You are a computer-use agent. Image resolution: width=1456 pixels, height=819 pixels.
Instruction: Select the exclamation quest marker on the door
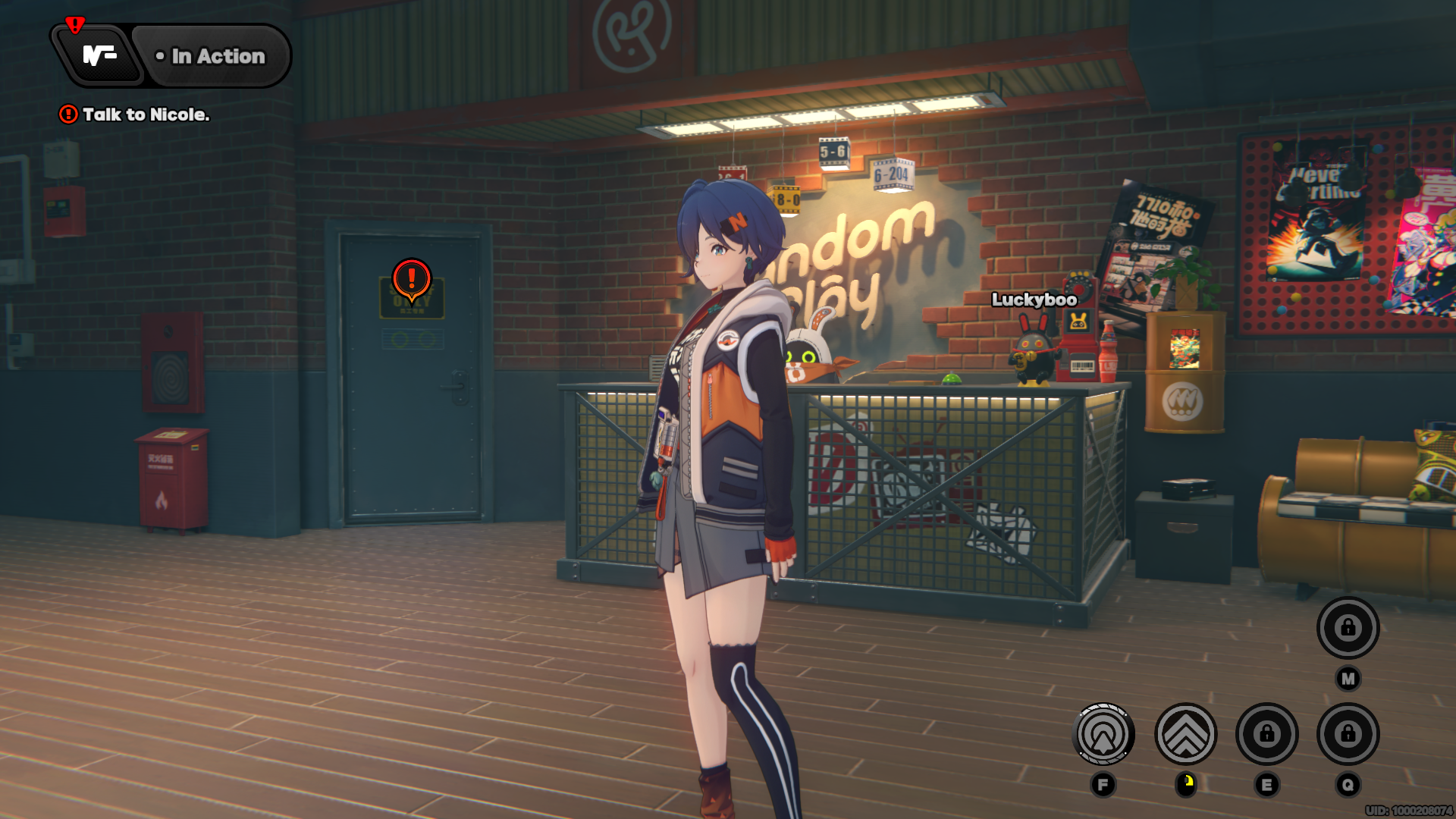[x=412, y=279]
